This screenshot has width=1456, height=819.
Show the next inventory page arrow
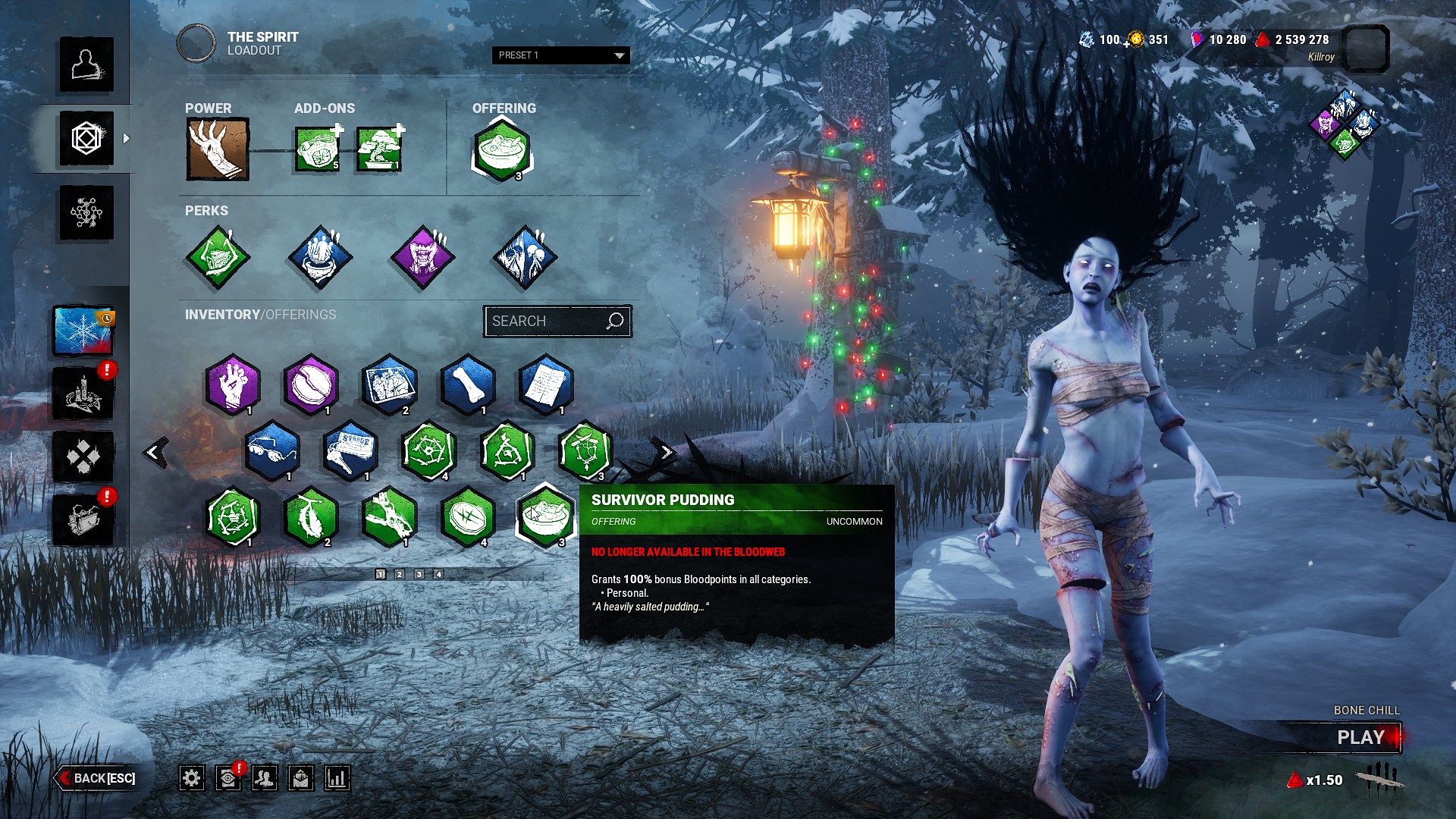[x=665, y=453]
